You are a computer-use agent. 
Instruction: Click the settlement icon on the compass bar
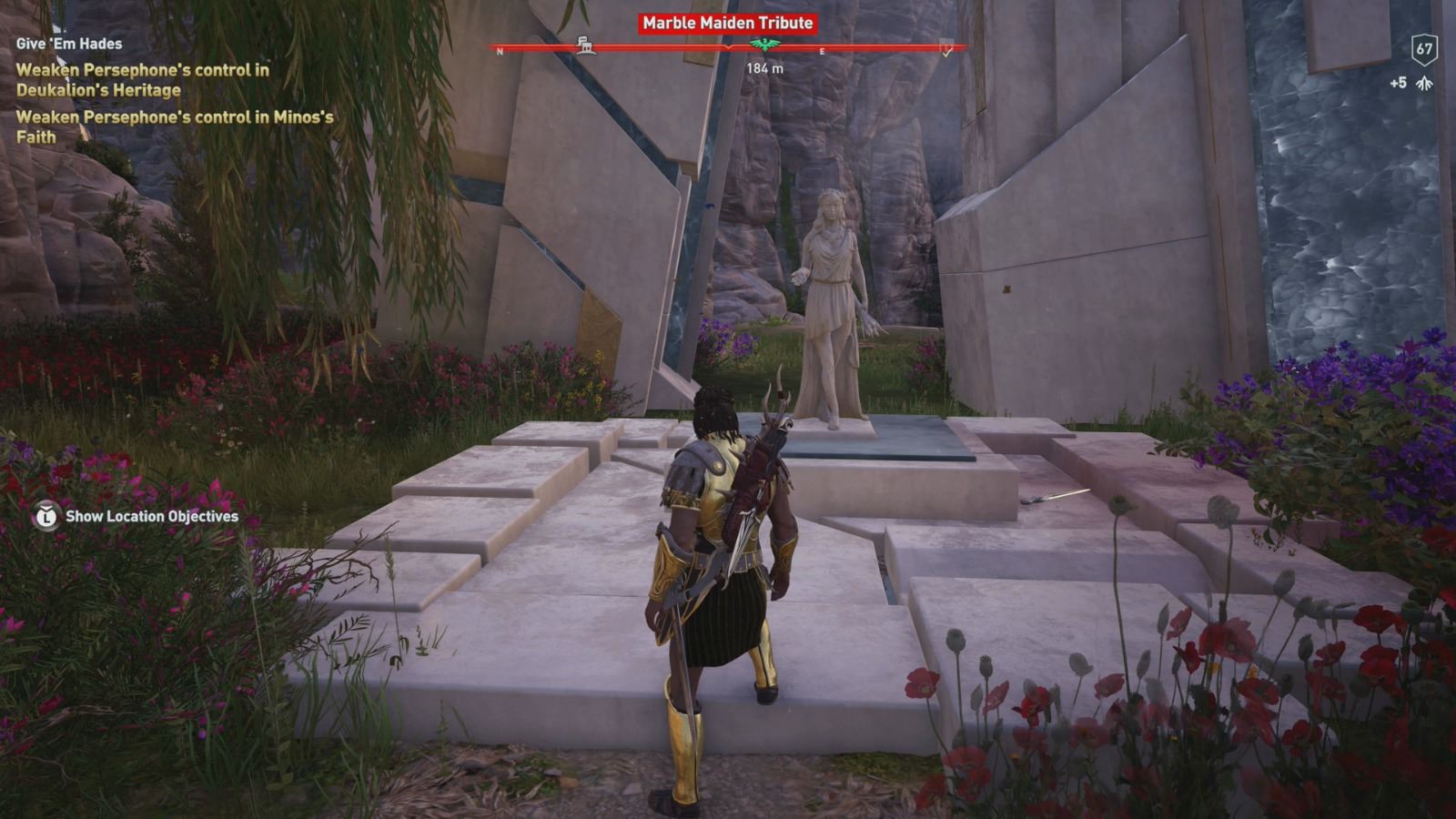click(x=587, y=44)
